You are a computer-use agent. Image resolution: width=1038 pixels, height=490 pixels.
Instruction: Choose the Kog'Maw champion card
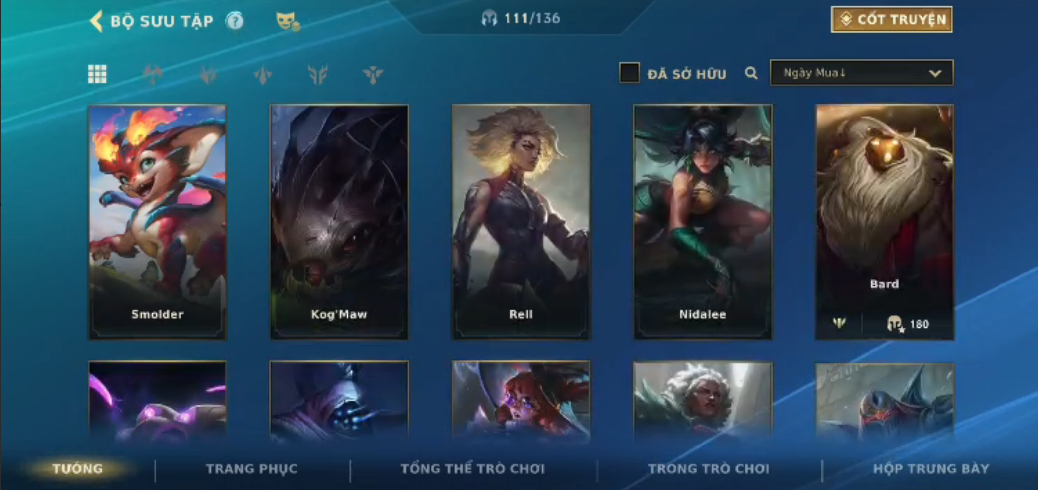tap(339, 221)
